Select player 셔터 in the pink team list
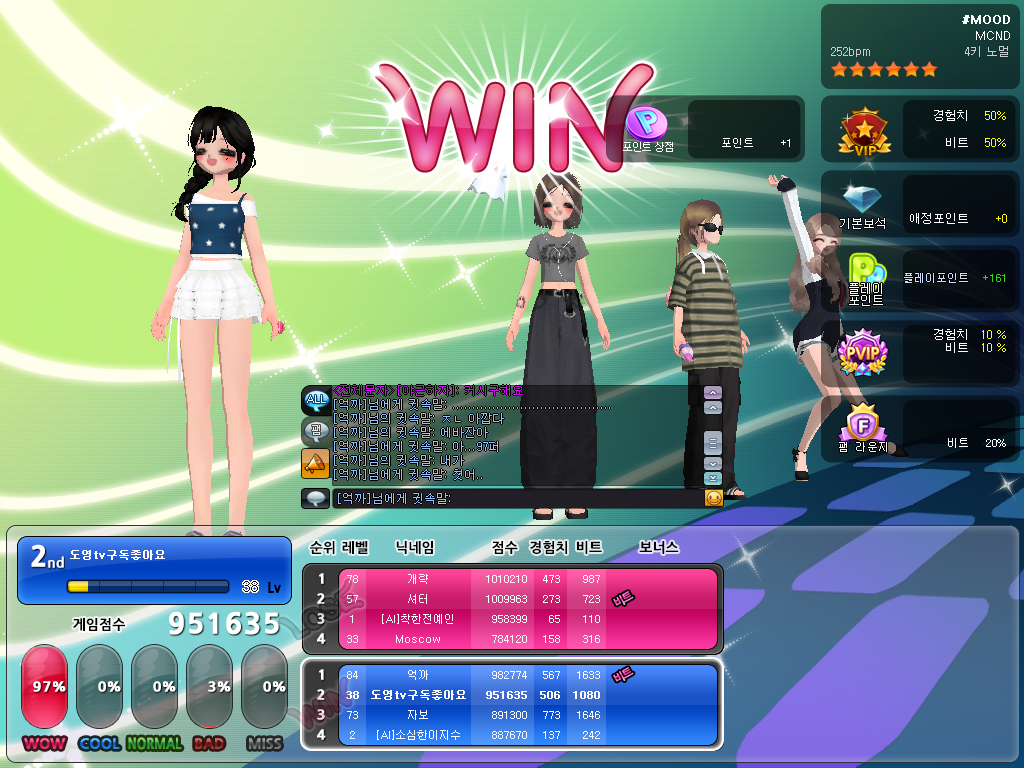 417,599
